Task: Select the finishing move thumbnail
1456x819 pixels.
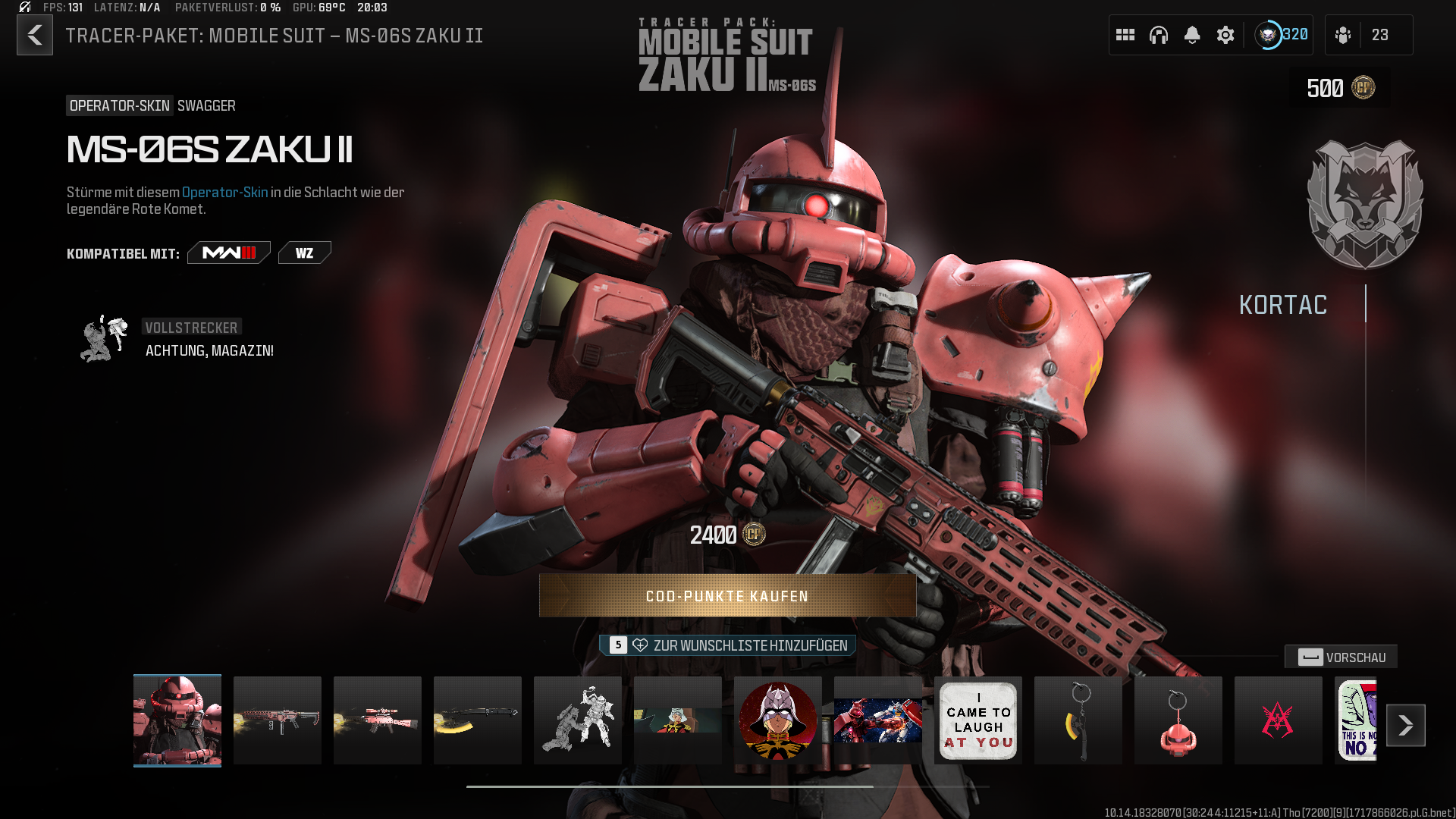Action: [x=578, y=720]
